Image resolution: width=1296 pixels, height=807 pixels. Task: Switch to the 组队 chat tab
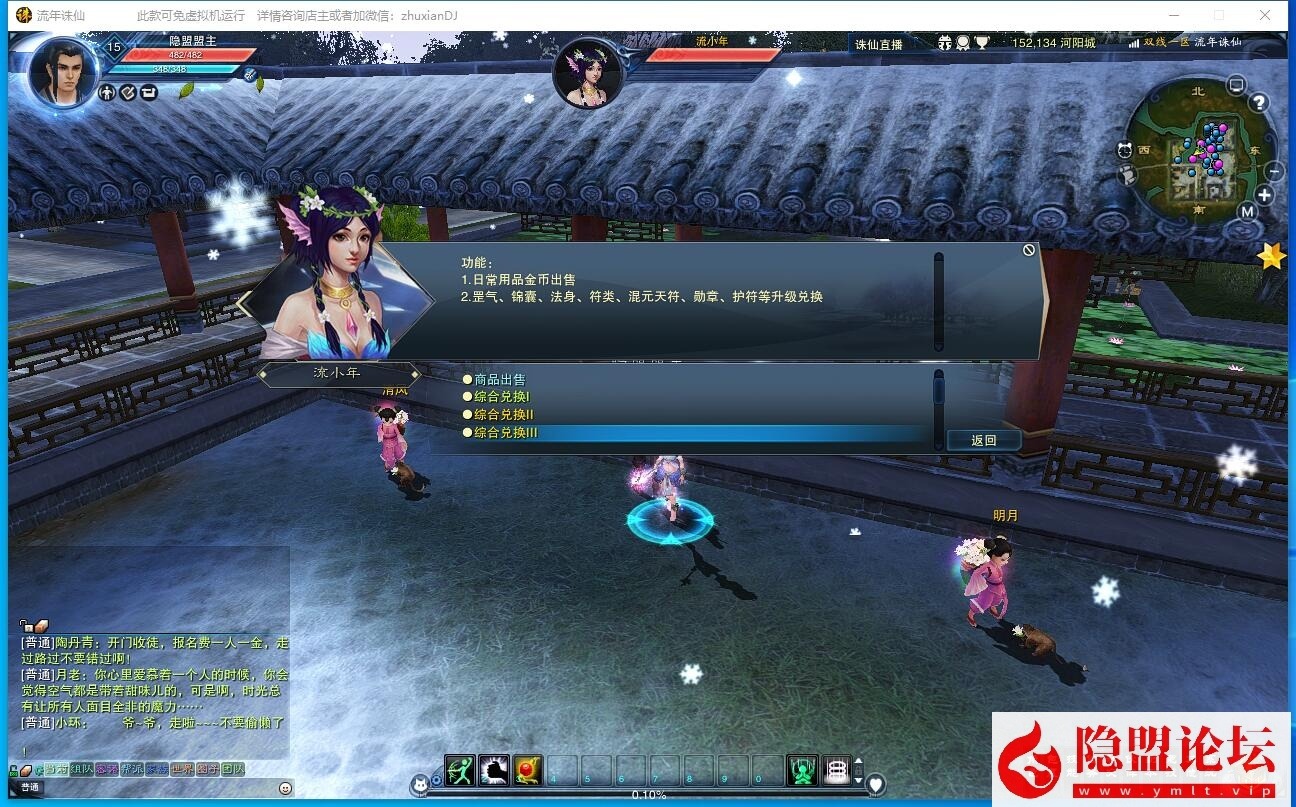point(83,770)
